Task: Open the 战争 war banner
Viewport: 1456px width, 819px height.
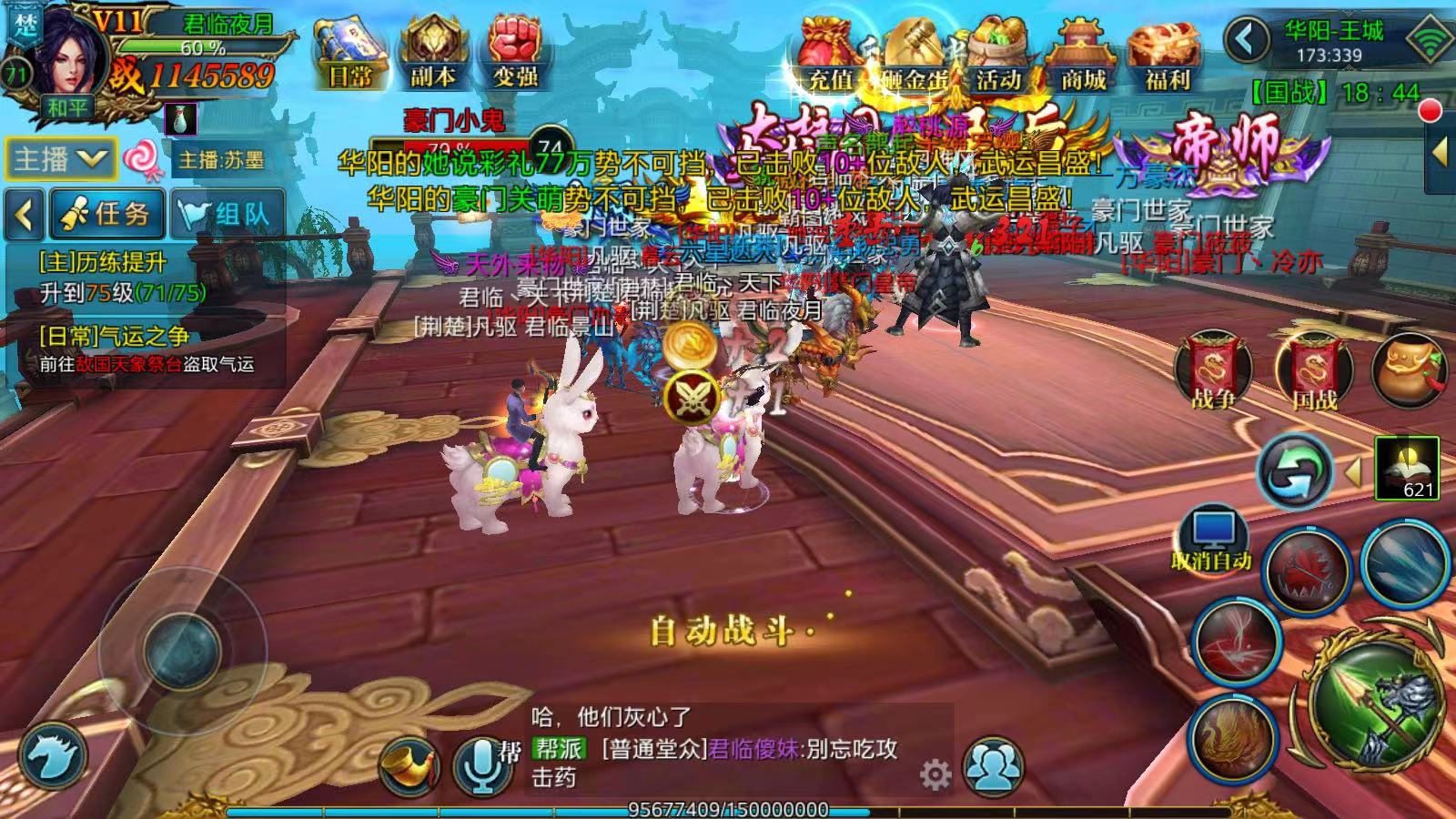Action: 1213,369
